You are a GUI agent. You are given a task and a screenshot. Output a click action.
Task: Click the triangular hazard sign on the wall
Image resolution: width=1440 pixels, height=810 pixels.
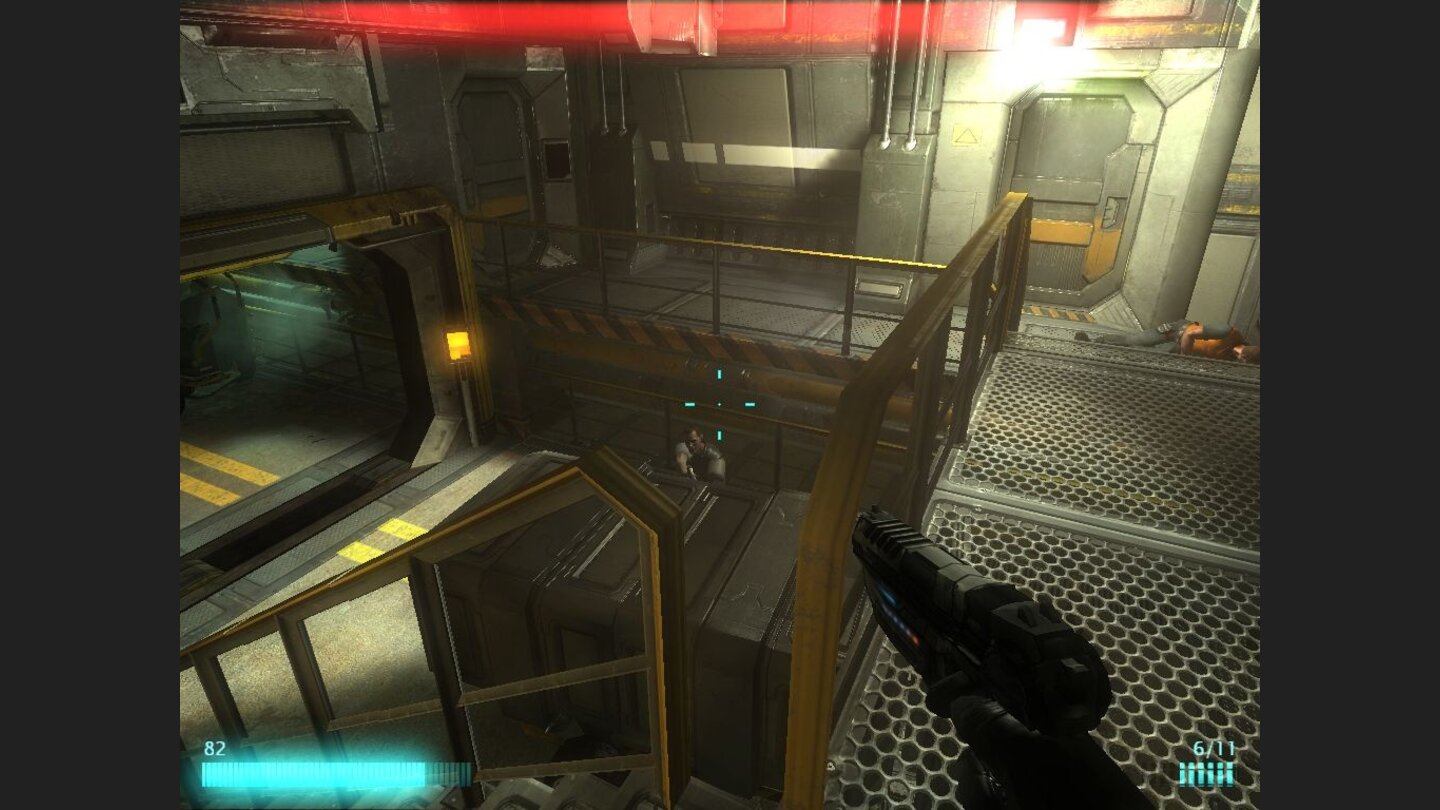point(965,134)
